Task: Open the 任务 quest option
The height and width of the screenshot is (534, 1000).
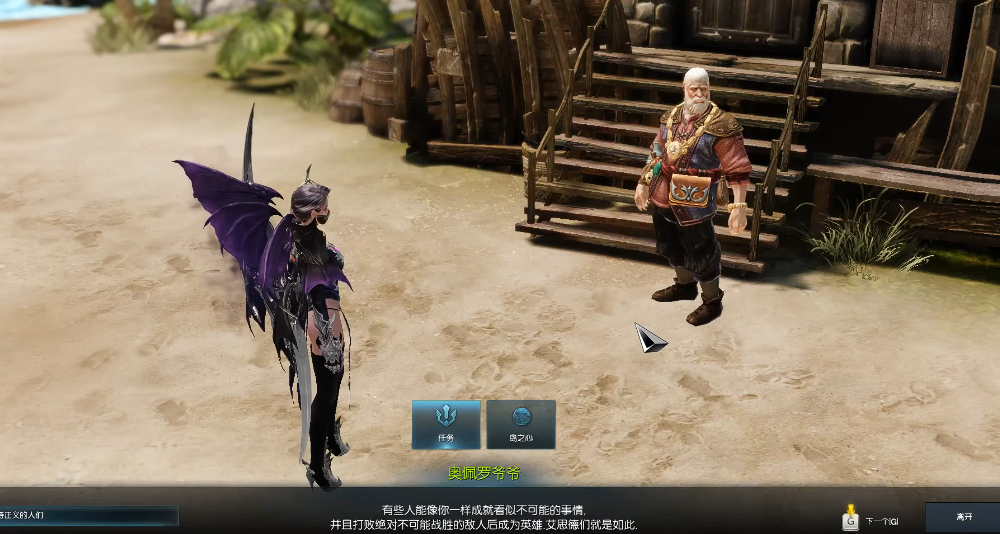Action: 446,424
